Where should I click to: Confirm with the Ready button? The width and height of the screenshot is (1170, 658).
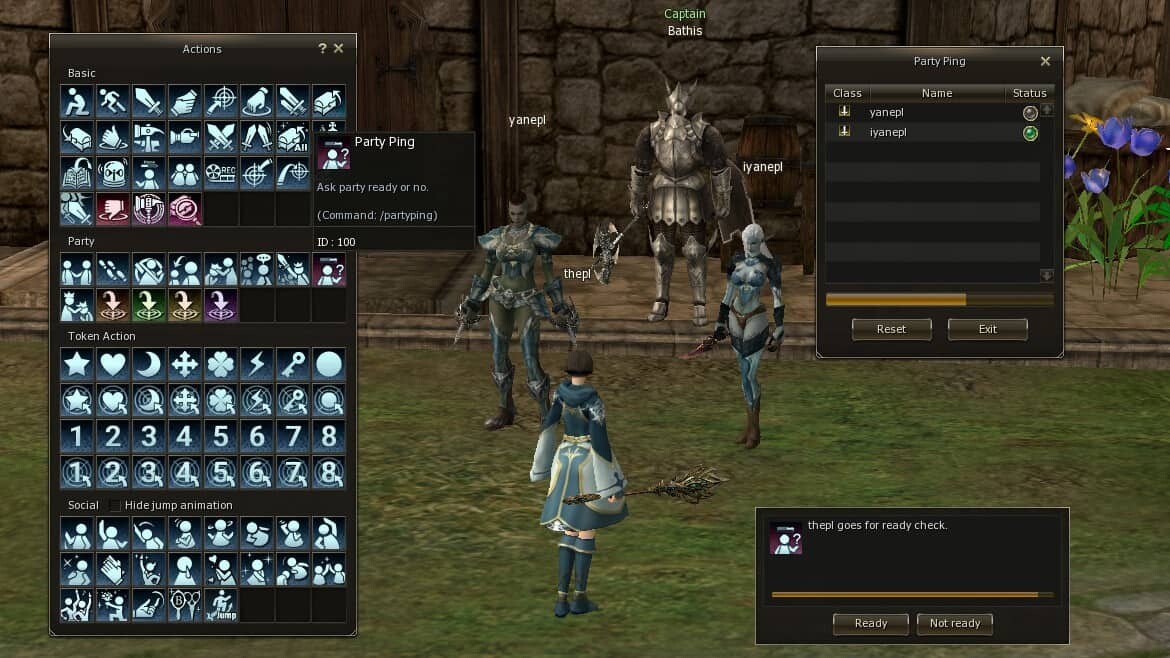(x=870, y=623)
